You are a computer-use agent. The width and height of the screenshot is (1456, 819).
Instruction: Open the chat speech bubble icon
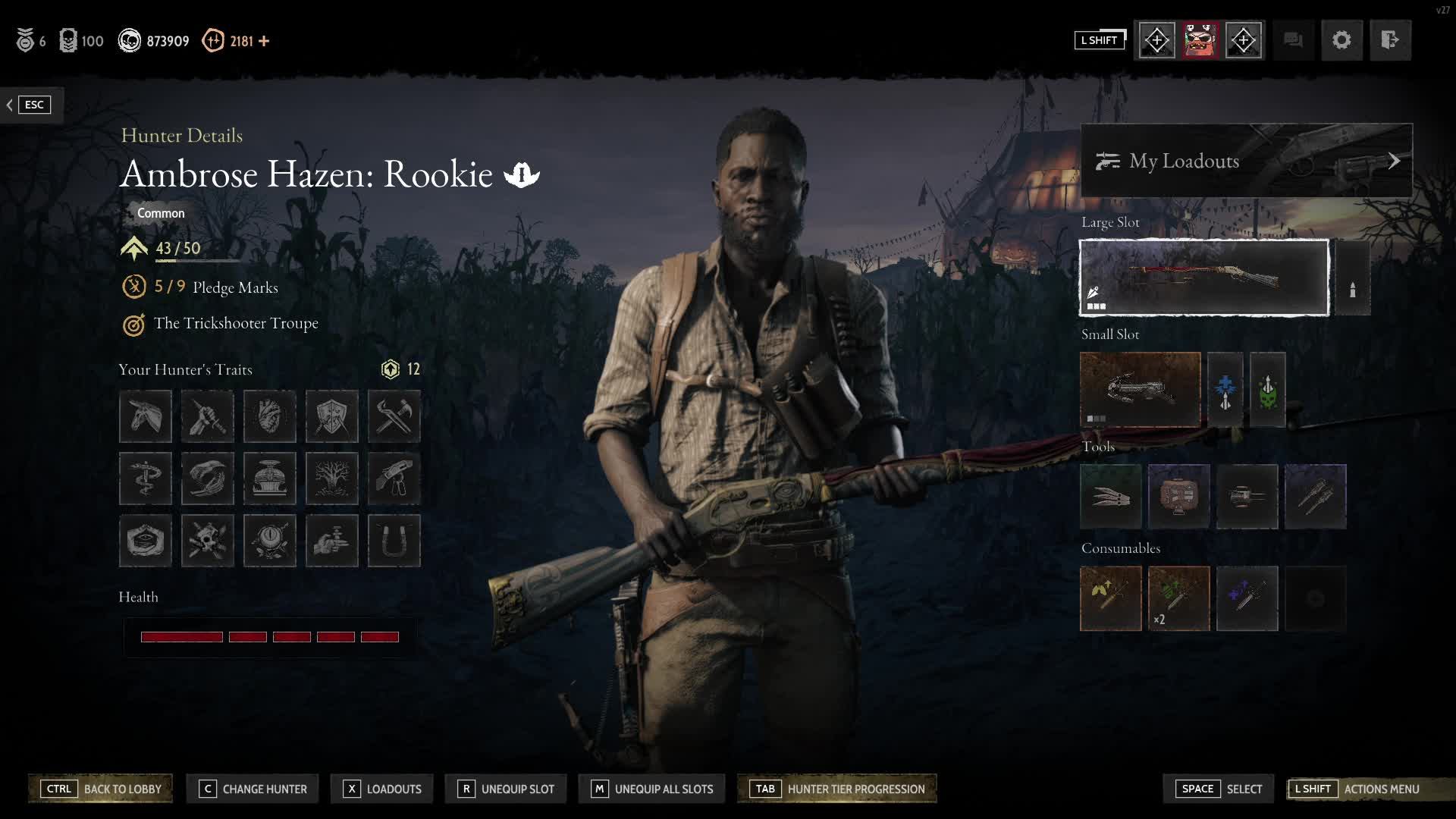point(1293,40)
